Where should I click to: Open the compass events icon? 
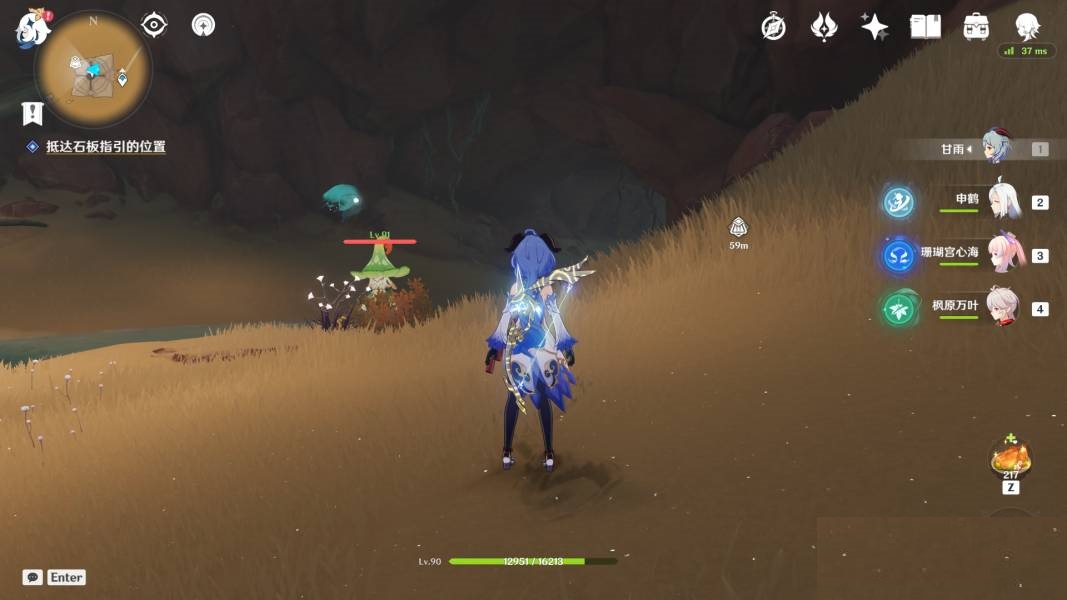click(x=773, y=27)
